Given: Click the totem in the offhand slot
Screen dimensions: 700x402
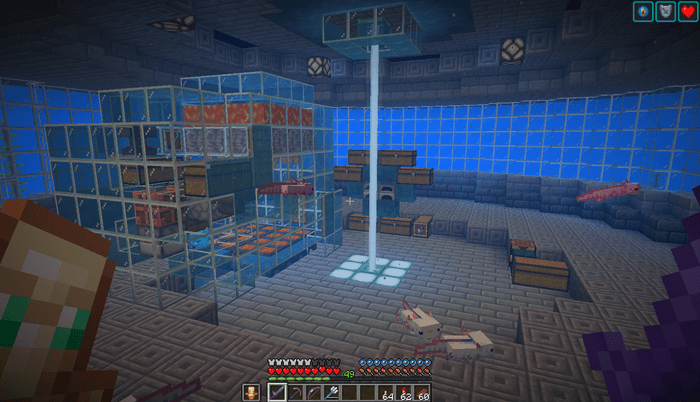Looking at the screenshot, I should pyautogui.click(x=252, y=392).
